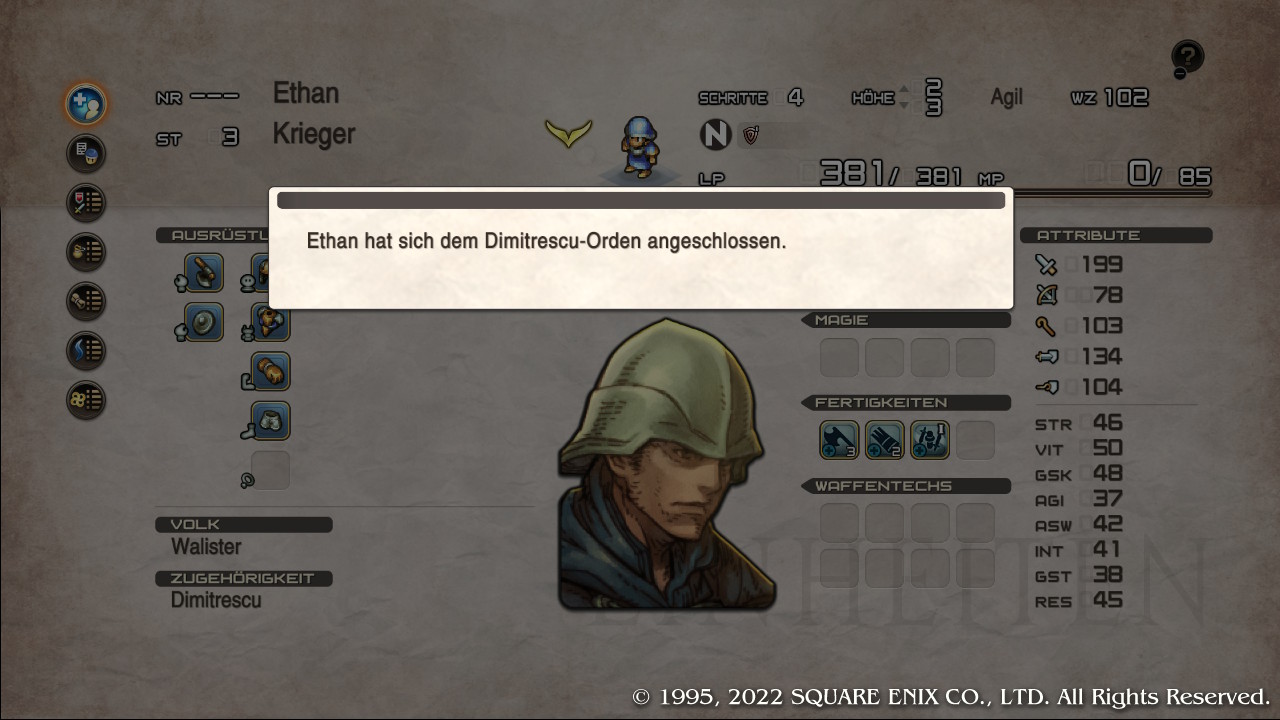This screenshot has height=720, width=1280.
Task: Open the sword and shield equipment list tab
Action: pyautogui.click(x=86, y=202)
